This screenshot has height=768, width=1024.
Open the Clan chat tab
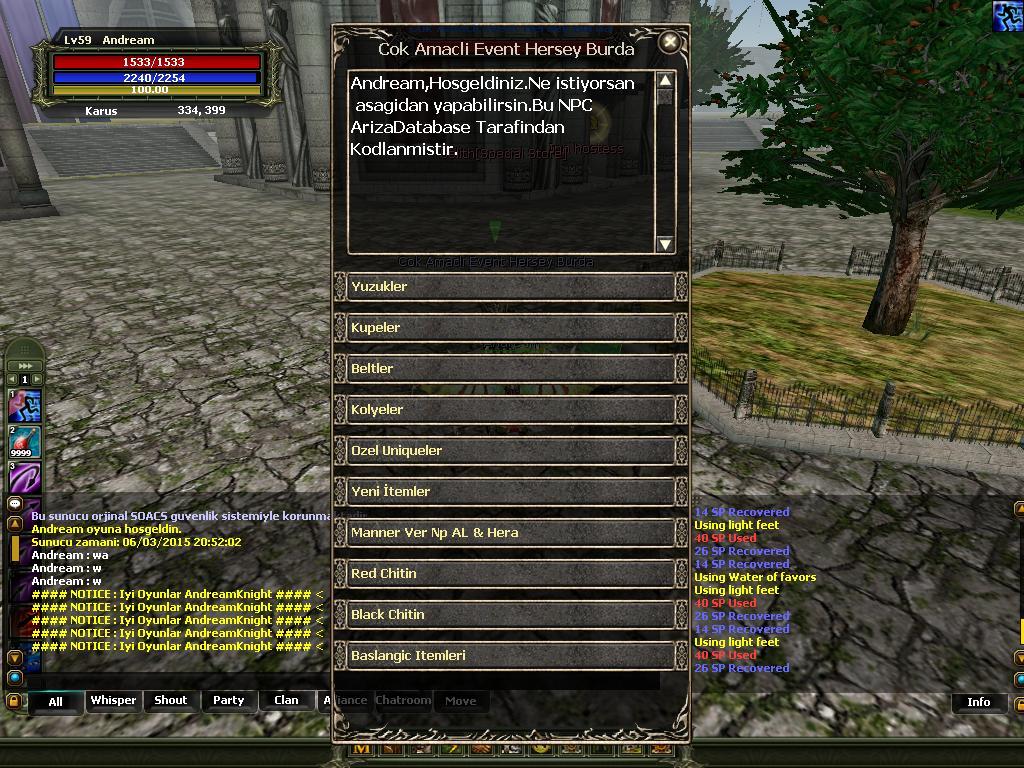(286, 700)
